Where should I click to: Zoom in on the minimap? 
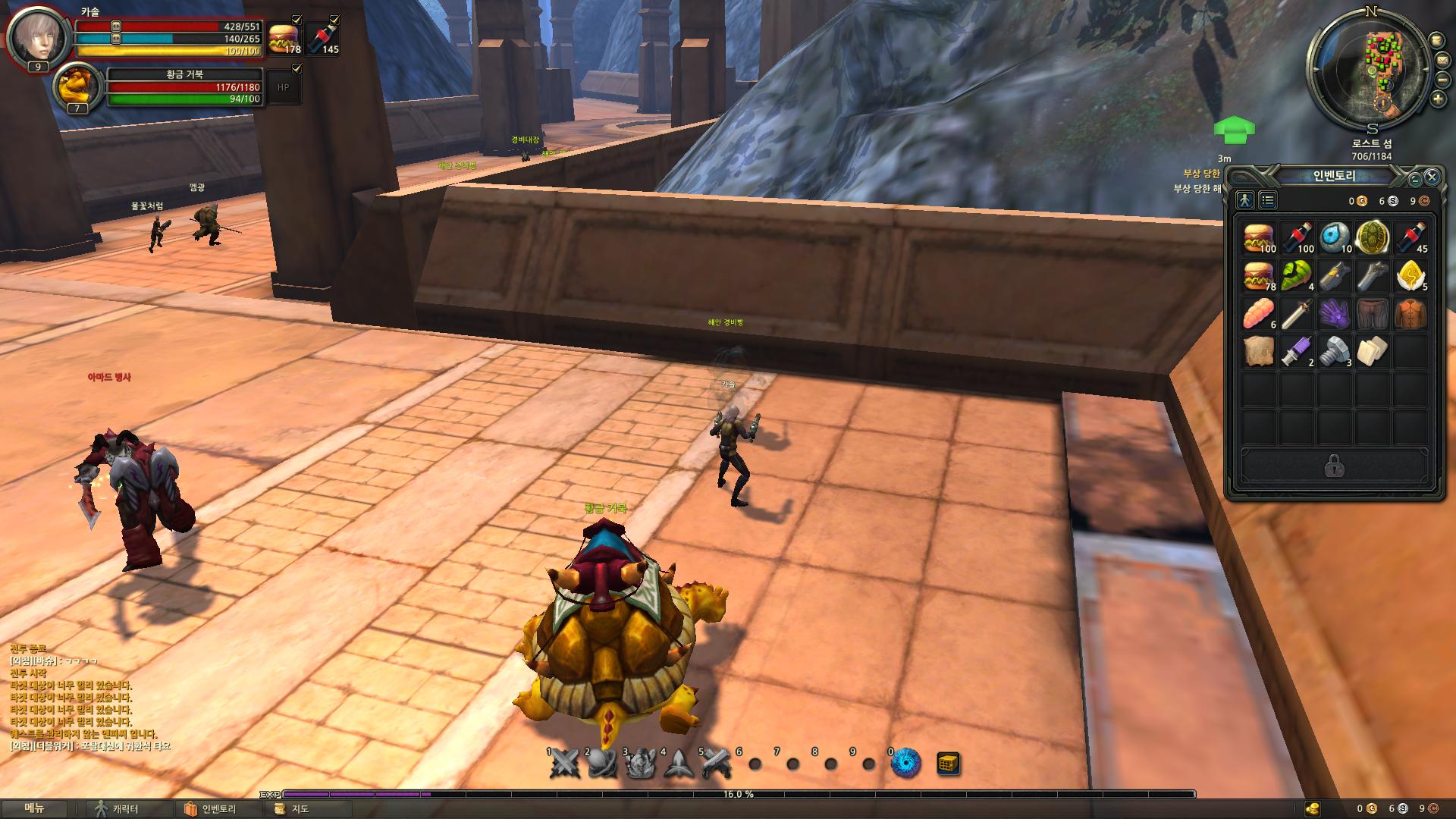click(x=1438, y=99)
